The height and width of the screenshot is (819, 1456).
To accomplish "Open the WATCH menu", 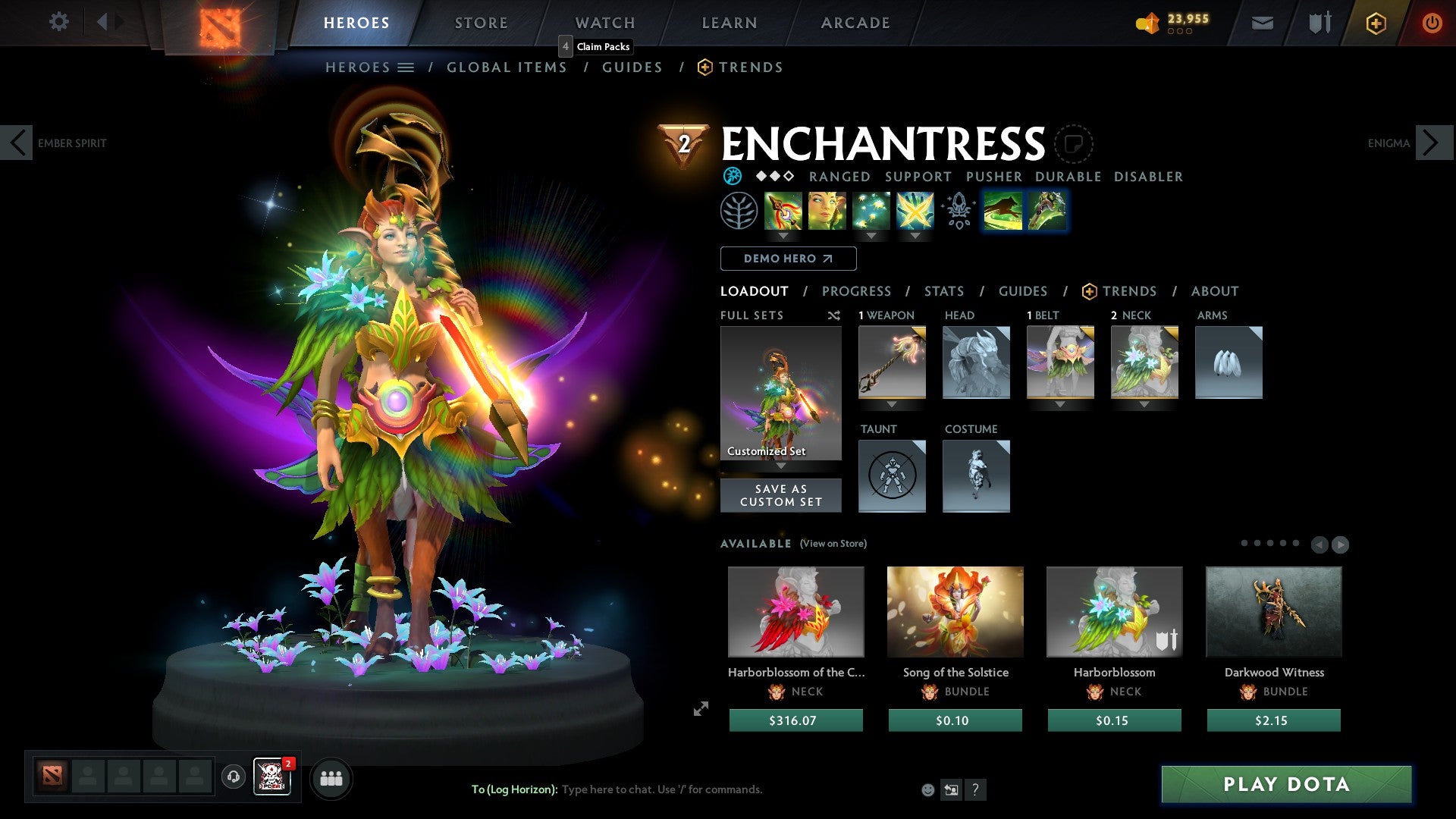I will tap(604, 22).
